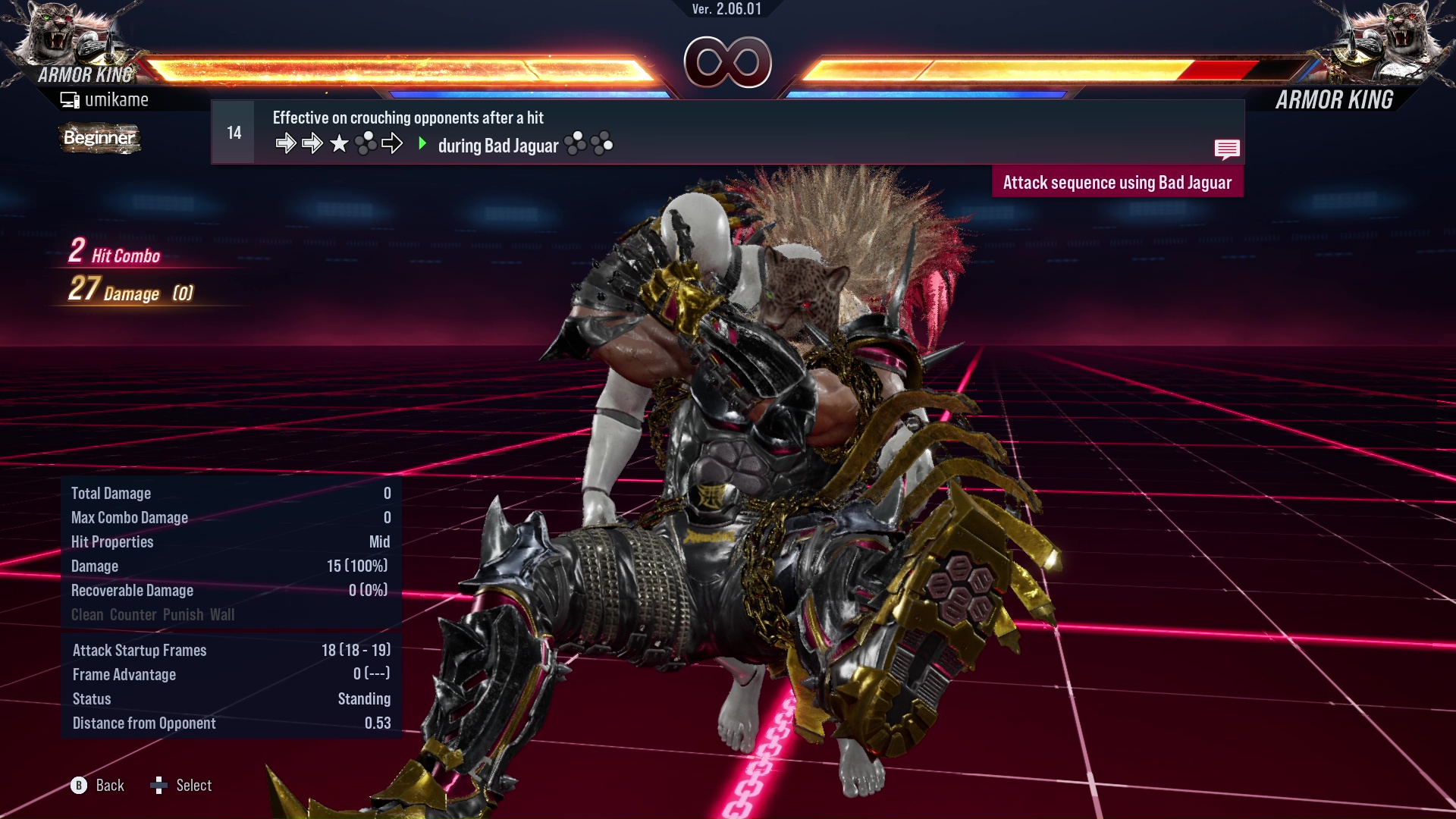Click the speech bubble comment icon

click(1227, 149)
